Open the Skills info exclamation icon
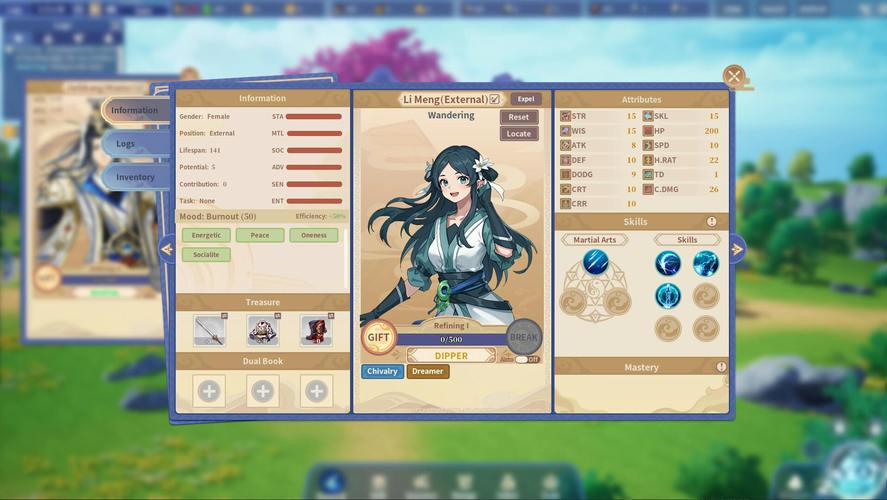The image size is (887, 500). click(x=712, y=222)
